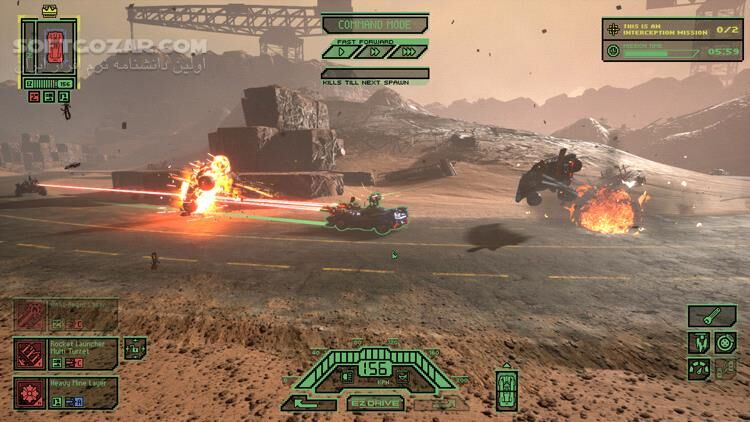750x422 pixels.
Task: Click the arrow button left of EZ Drive
Action: [309, 403]
